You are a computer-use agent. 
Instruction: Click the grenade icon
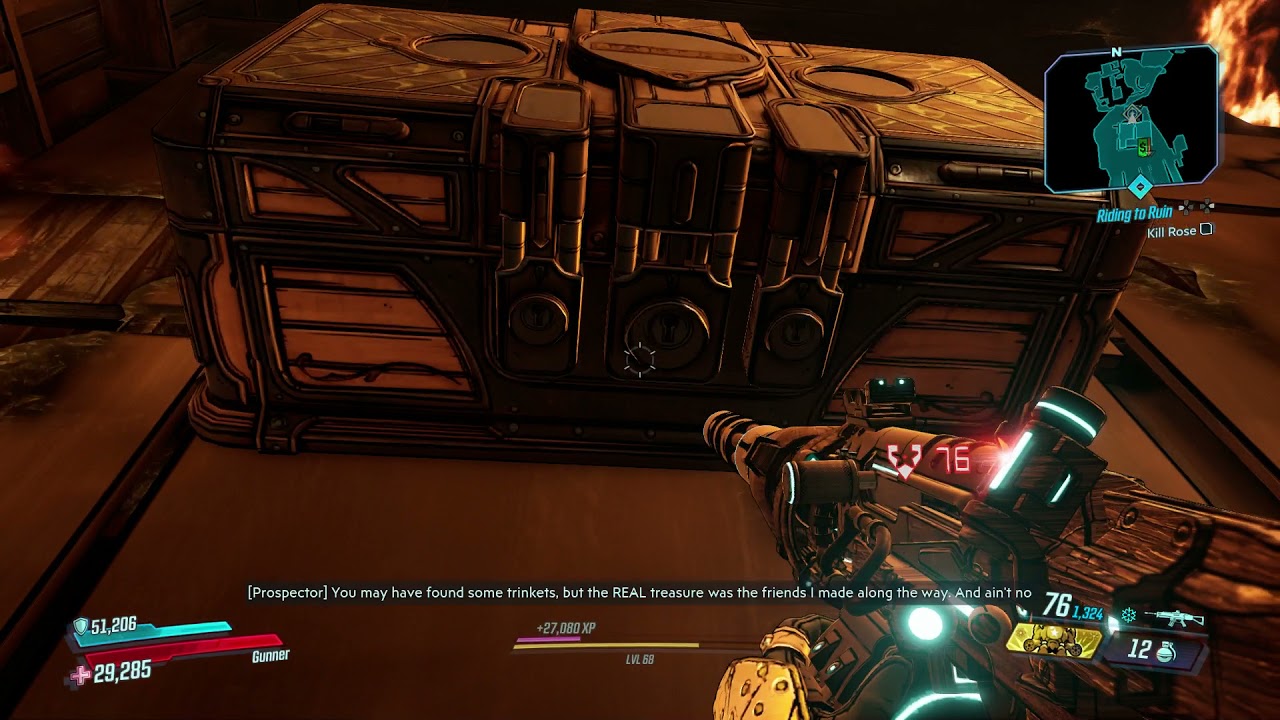pyautogui.click(x=1166, y=651)
